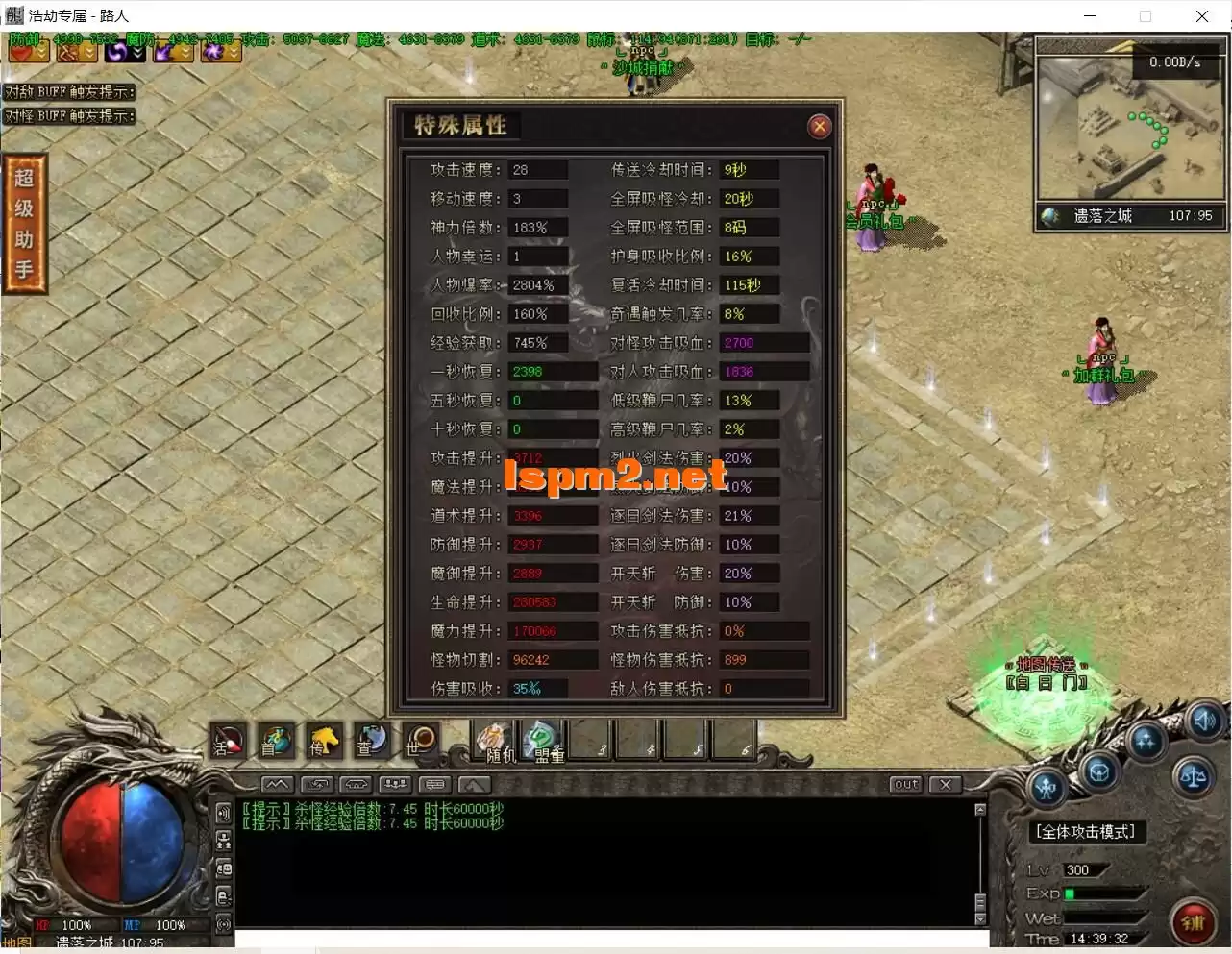Close the game with the chat X button
The height and width of the screenshot is (954, 1232).
click(x=946, y=784)
